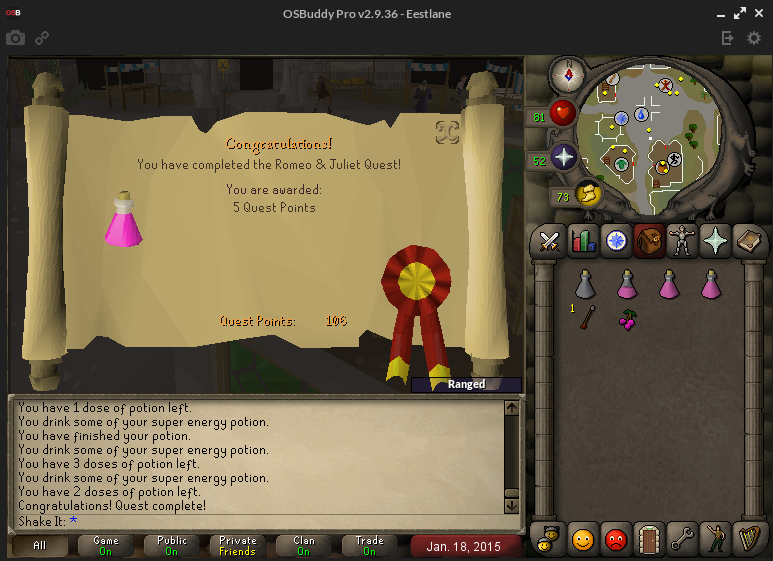Close the quest complete scroll
This screenshot has width=773, height=561.
point(447,132)
